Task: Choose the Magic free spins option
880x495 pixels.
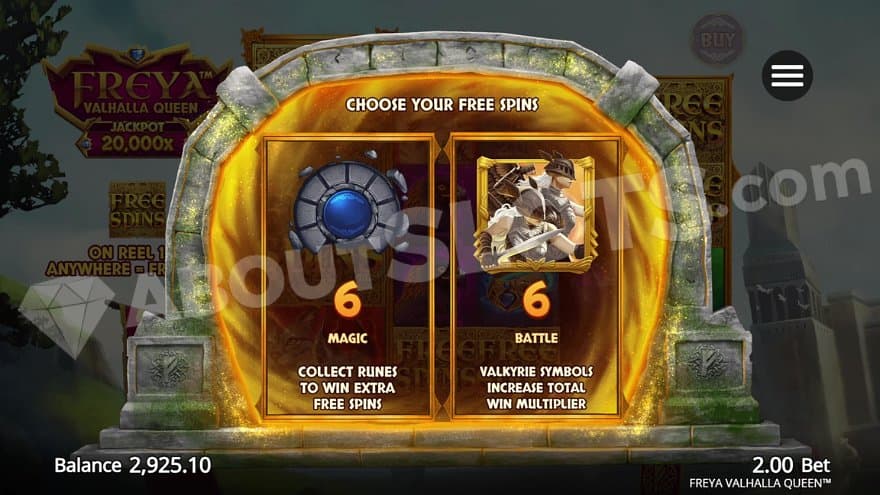Action: pyautogui.click(x=348, y=277)
